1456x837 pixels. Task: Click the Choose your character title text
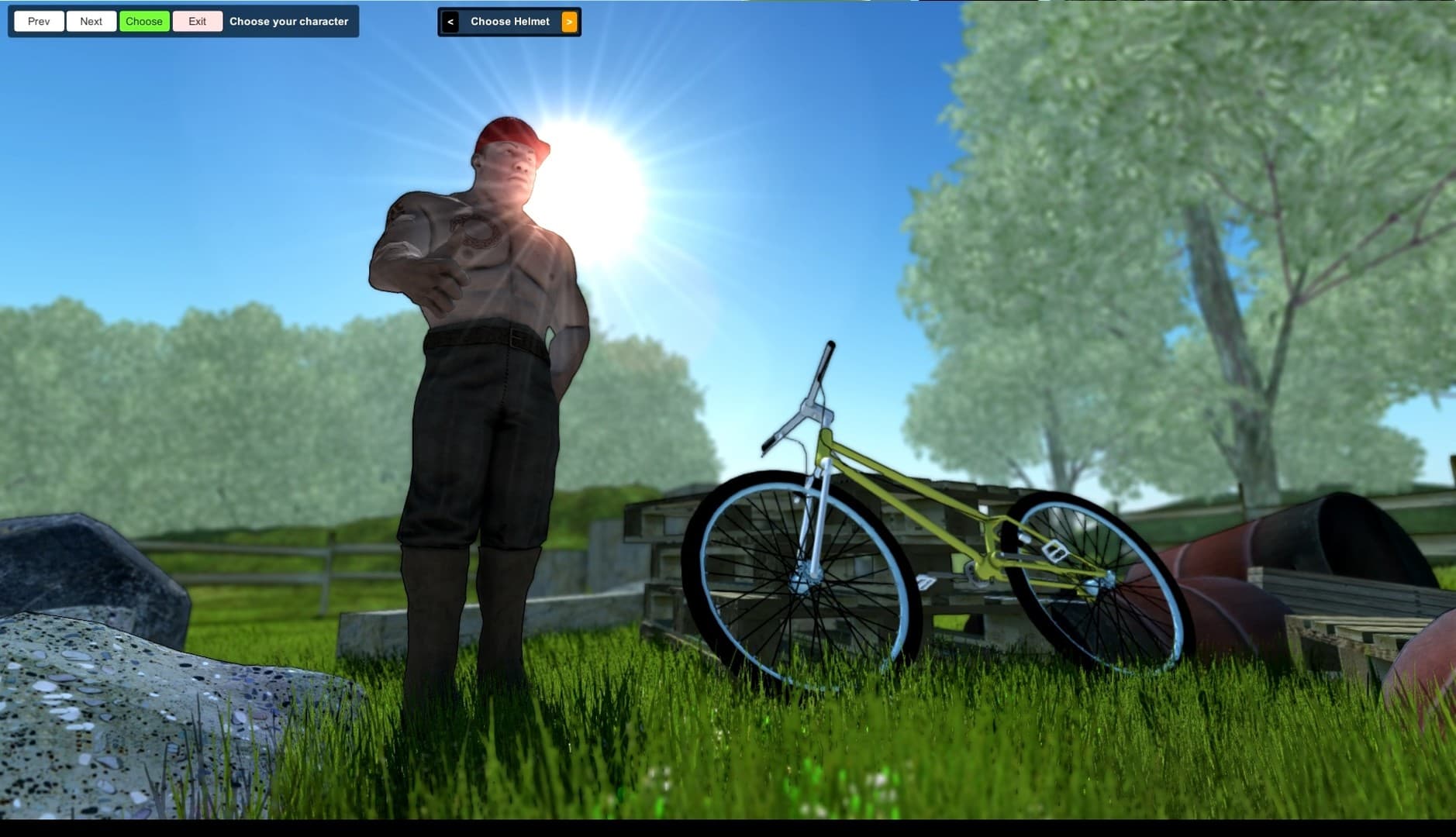[288, 21]
